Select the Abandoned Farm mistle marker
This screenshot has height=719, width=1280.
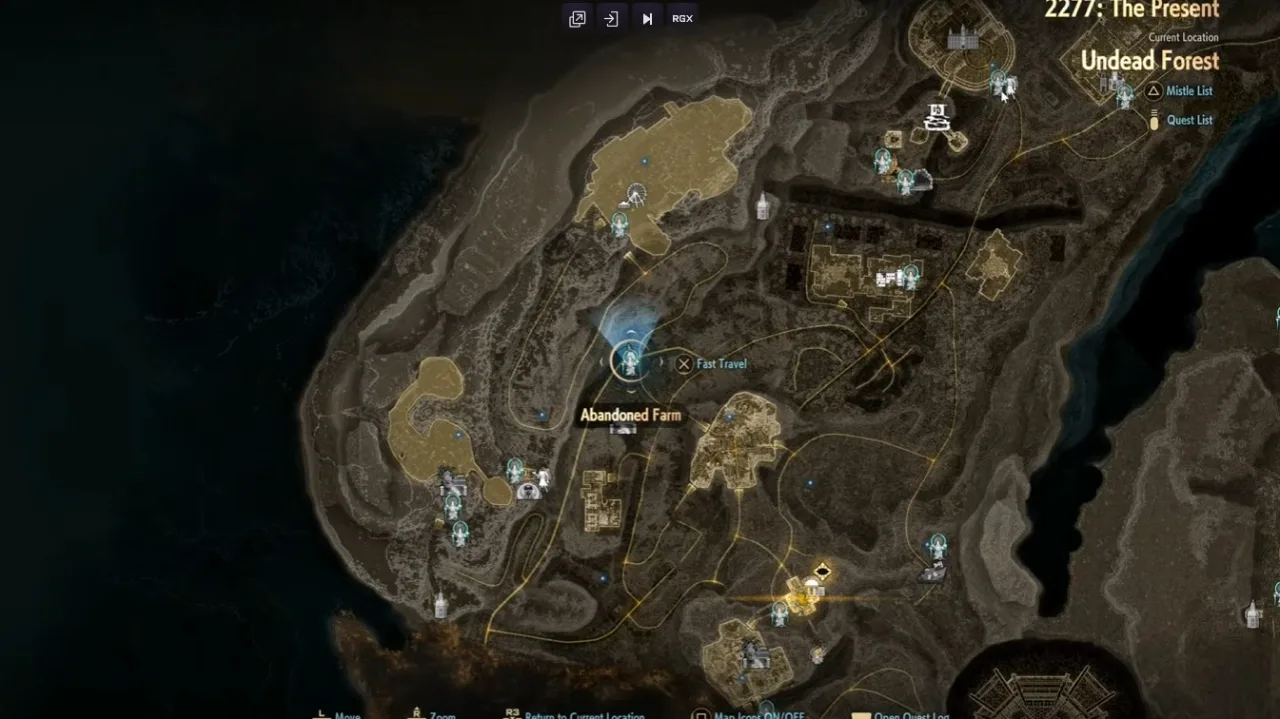630,360
